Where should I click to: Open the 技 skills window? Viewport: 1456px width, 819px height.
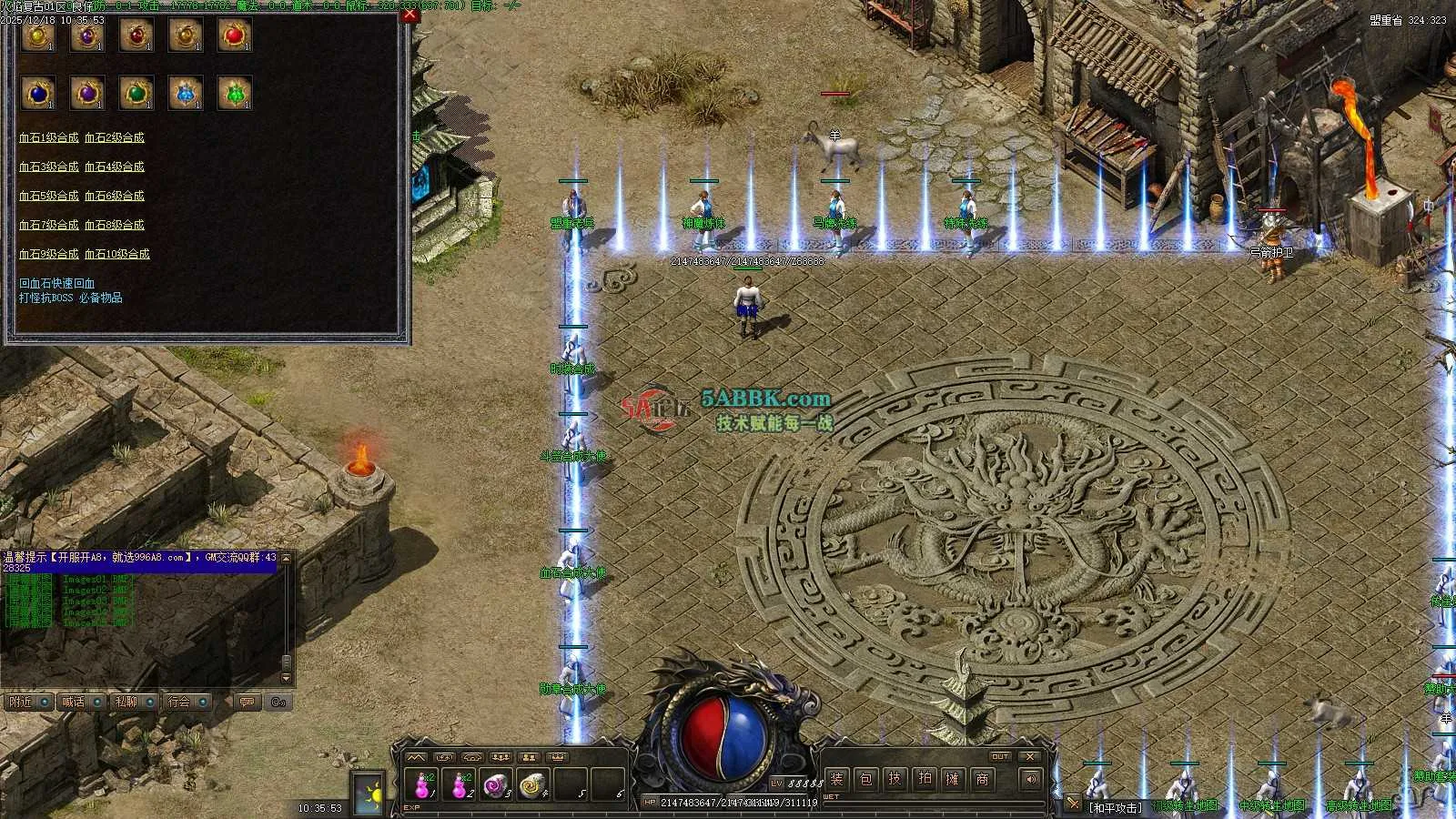tap(895, 779)
